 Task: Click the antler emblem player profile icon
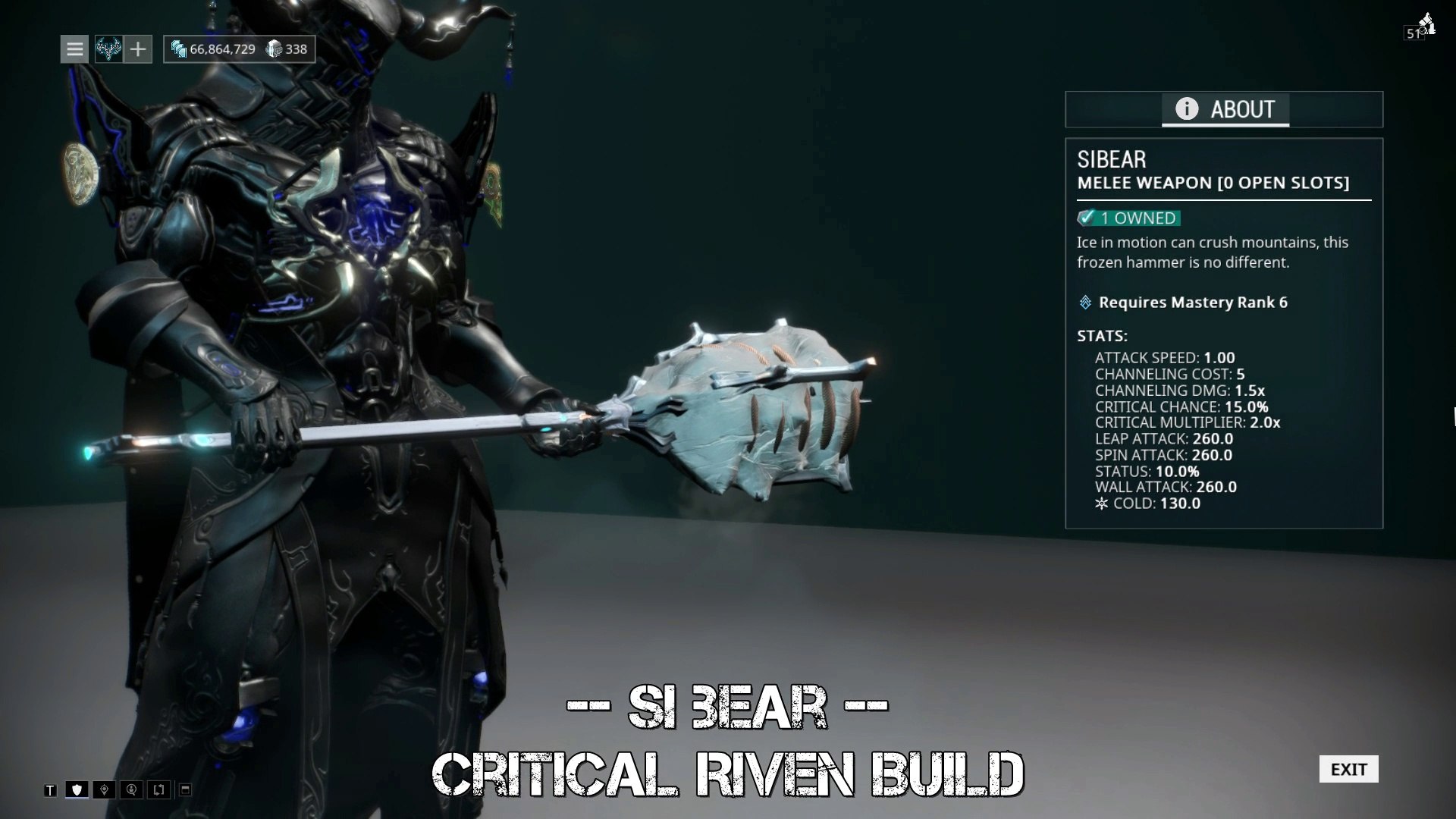click(108, 49)
